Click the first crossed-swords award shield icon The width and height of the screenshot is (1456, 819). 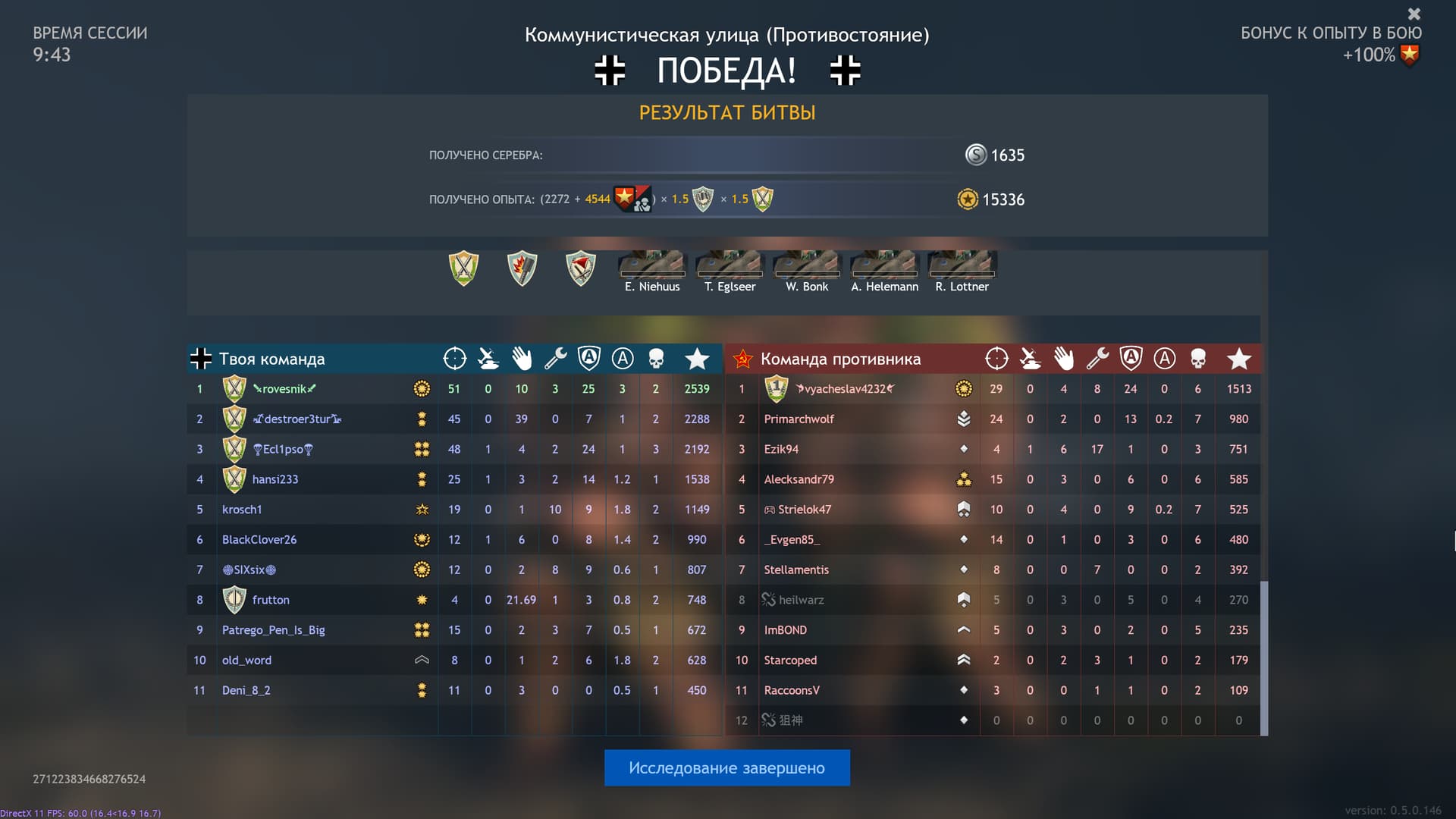pos(464,268)
